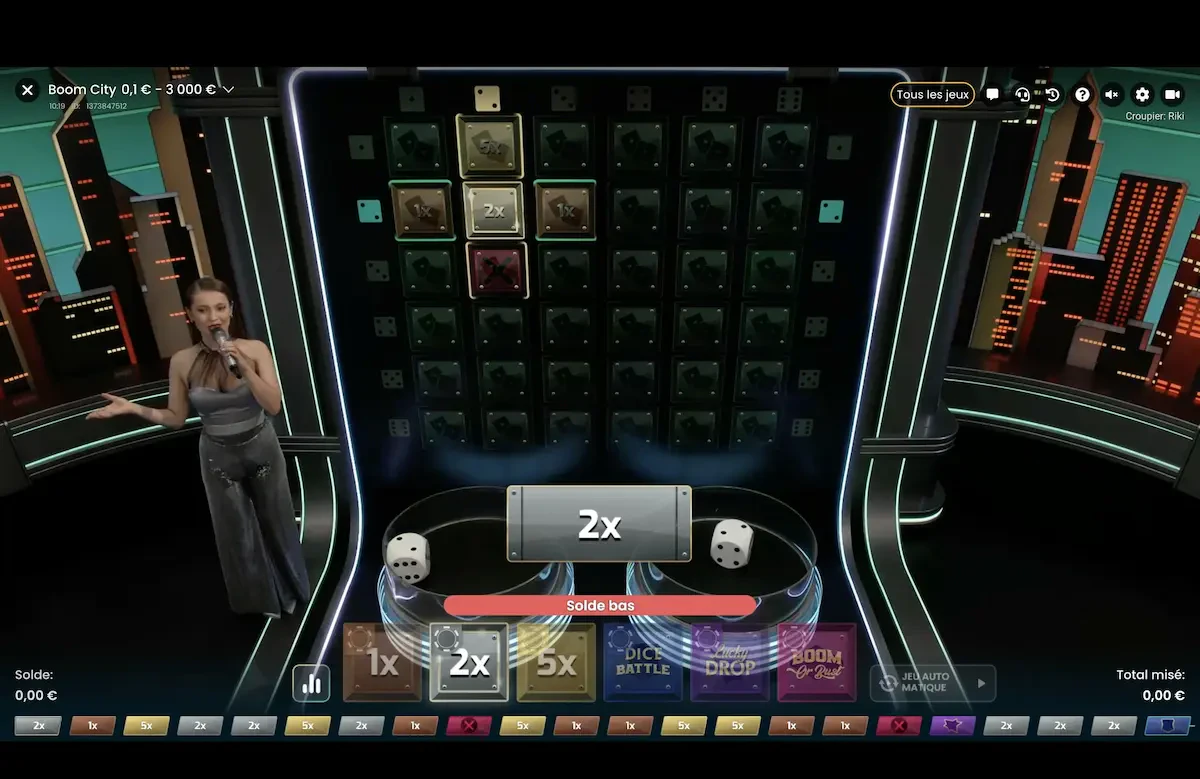Bet on the gold 5x tile

(x=556, y=662)
